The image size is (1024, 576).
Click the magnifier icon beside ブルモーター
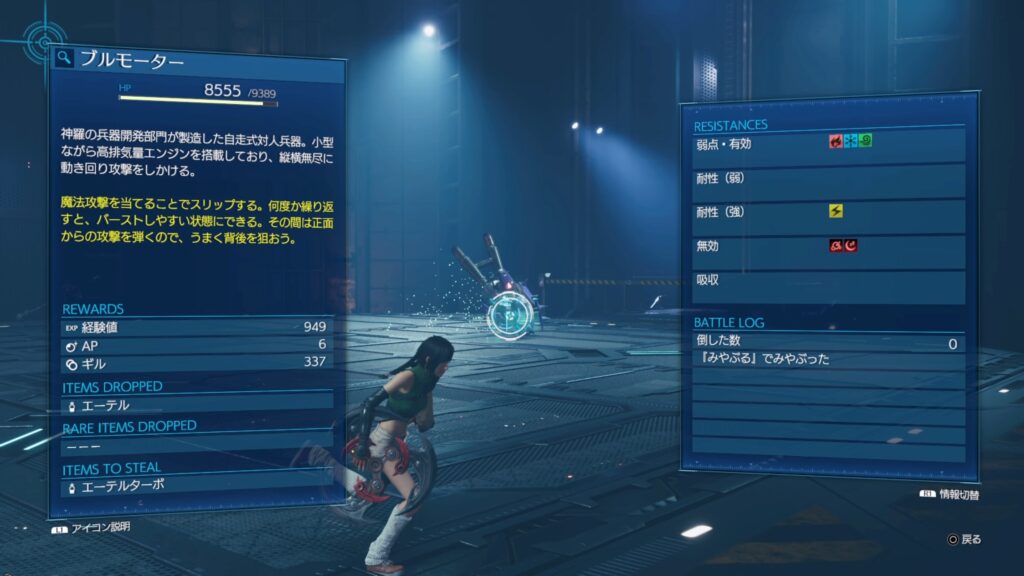point(64,59)
